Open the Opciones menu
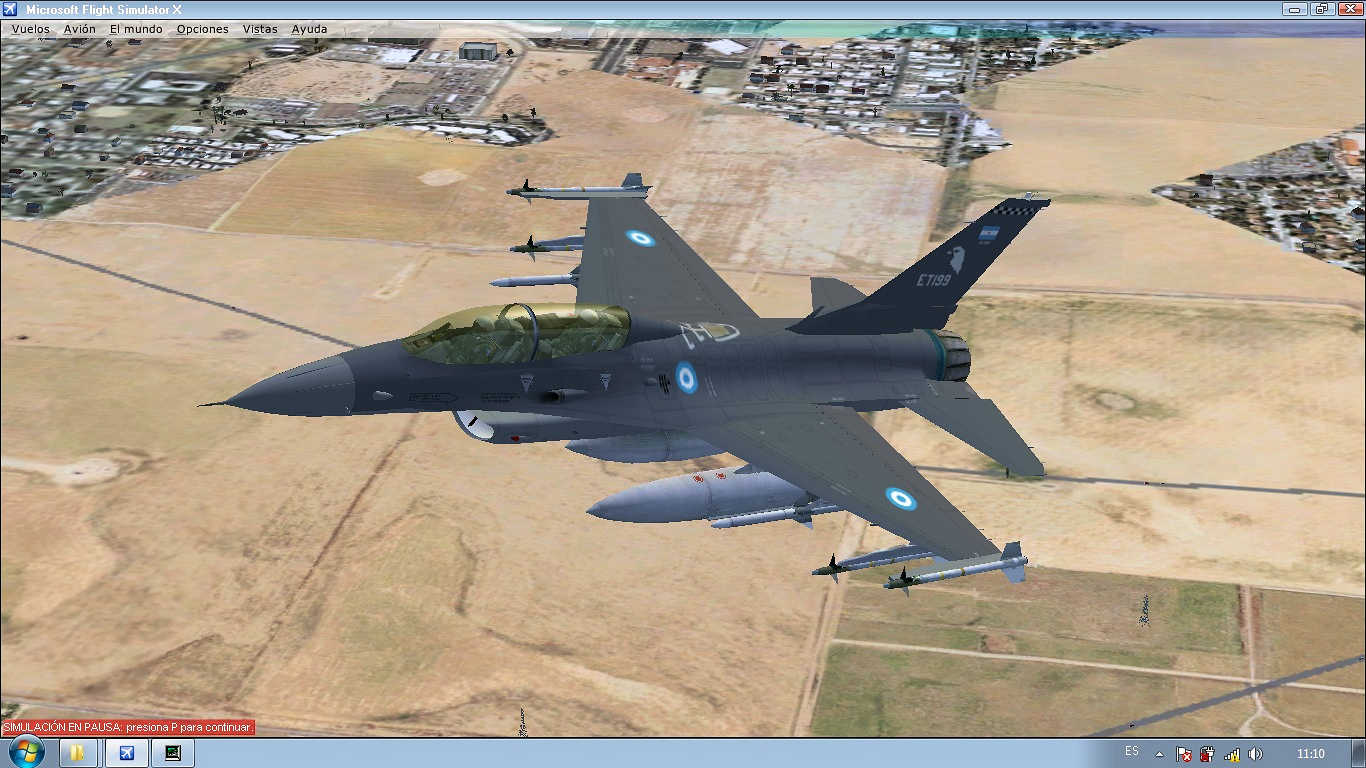 pos(202,29)
